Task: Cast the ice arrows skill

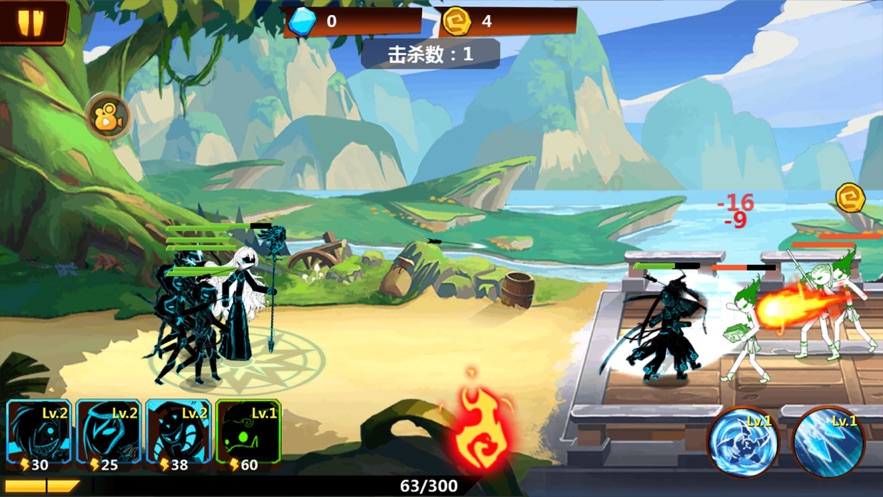Action: pos(828,441)
